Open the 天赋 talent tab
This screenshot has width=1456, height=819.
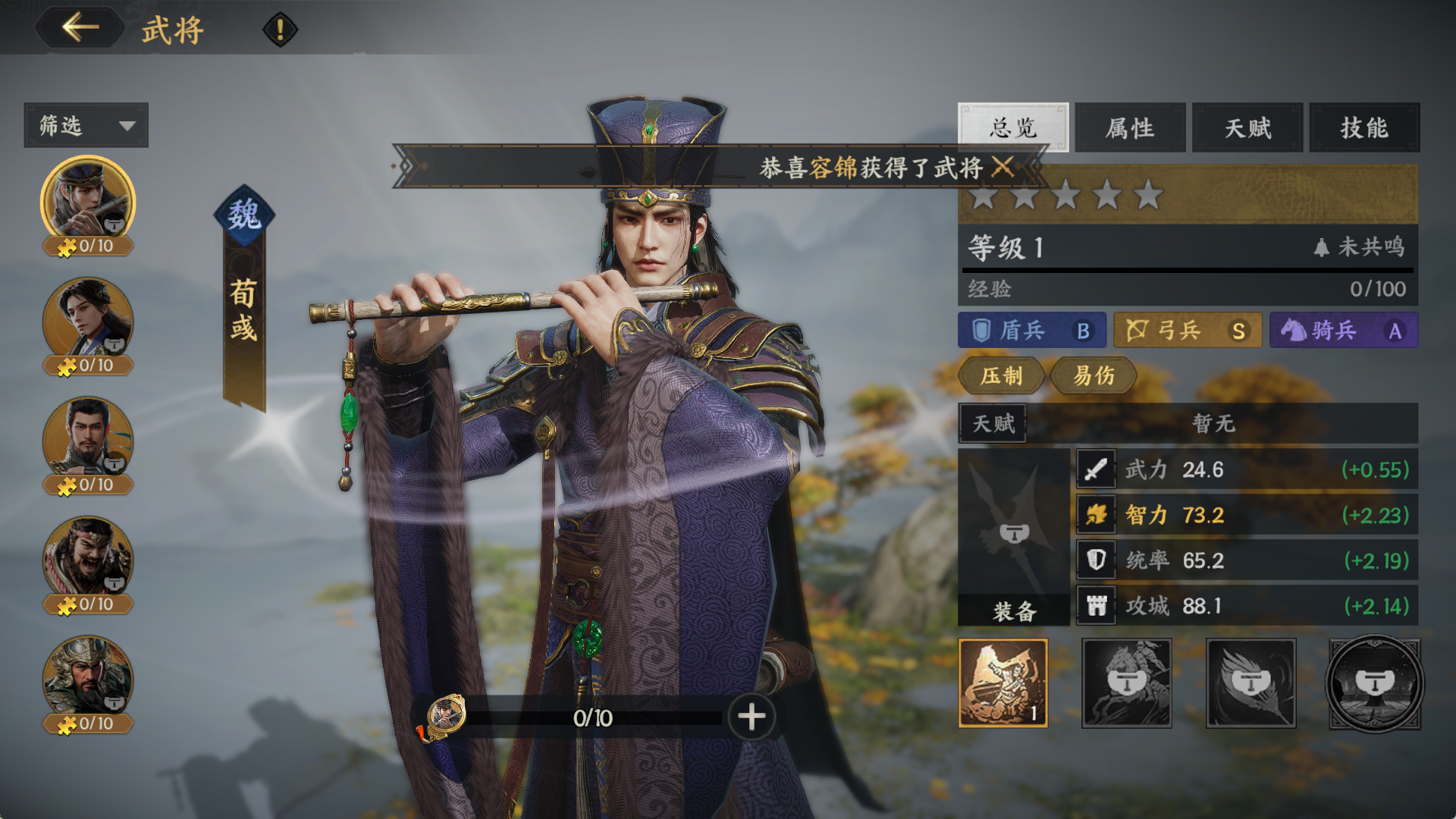pyautogui.click(x=1247, y=127)
